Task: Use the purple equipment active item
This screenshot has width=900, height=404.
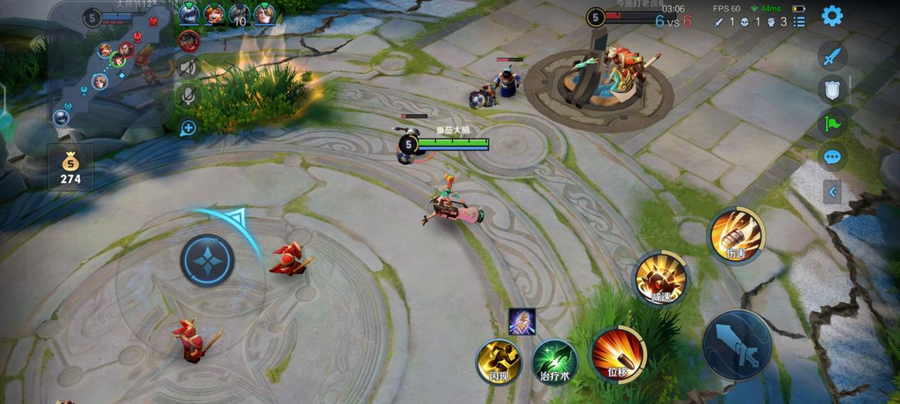Action: [x=522, y=322]
